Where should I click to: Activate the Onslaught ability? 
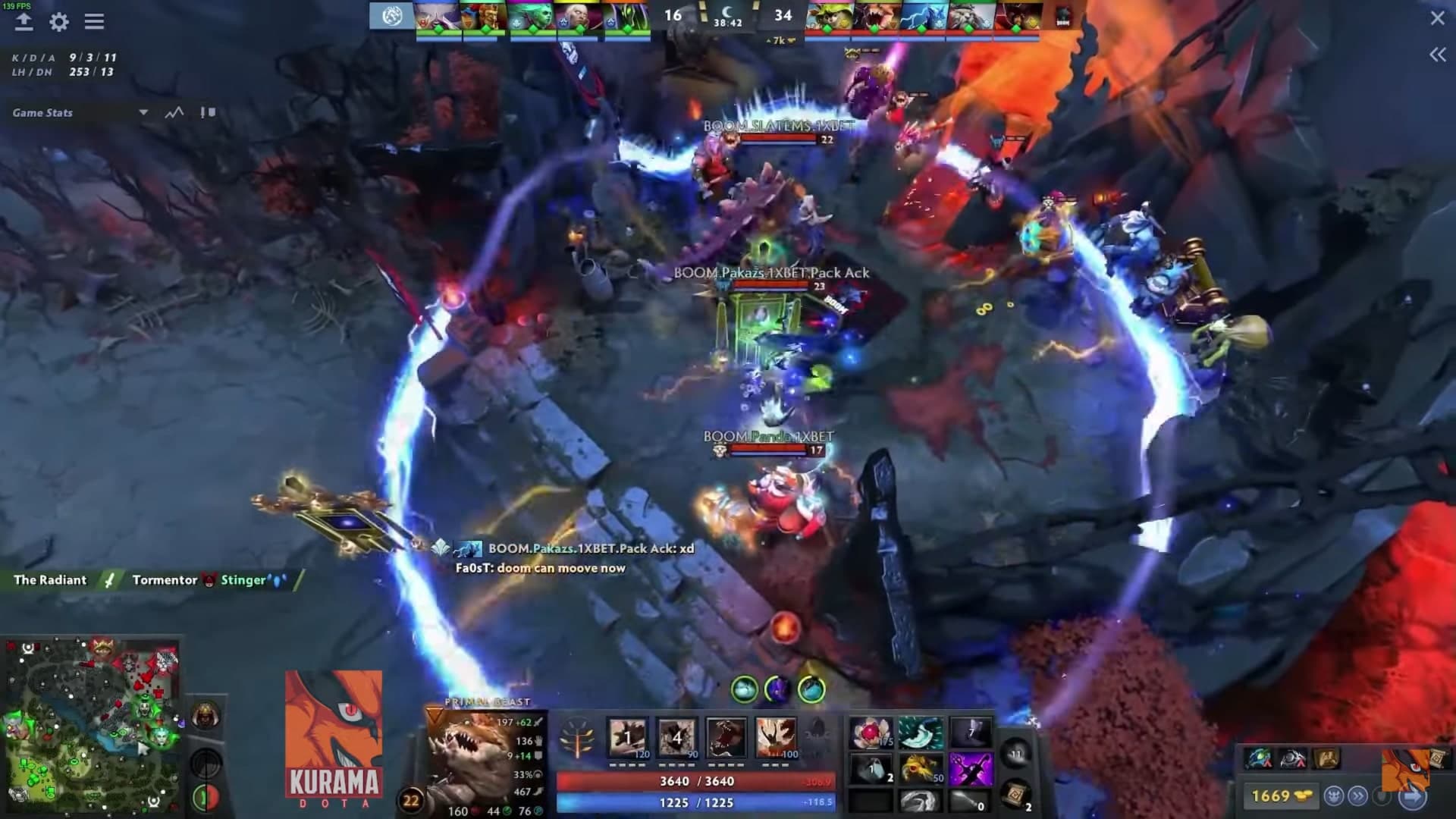coord(628,736)
